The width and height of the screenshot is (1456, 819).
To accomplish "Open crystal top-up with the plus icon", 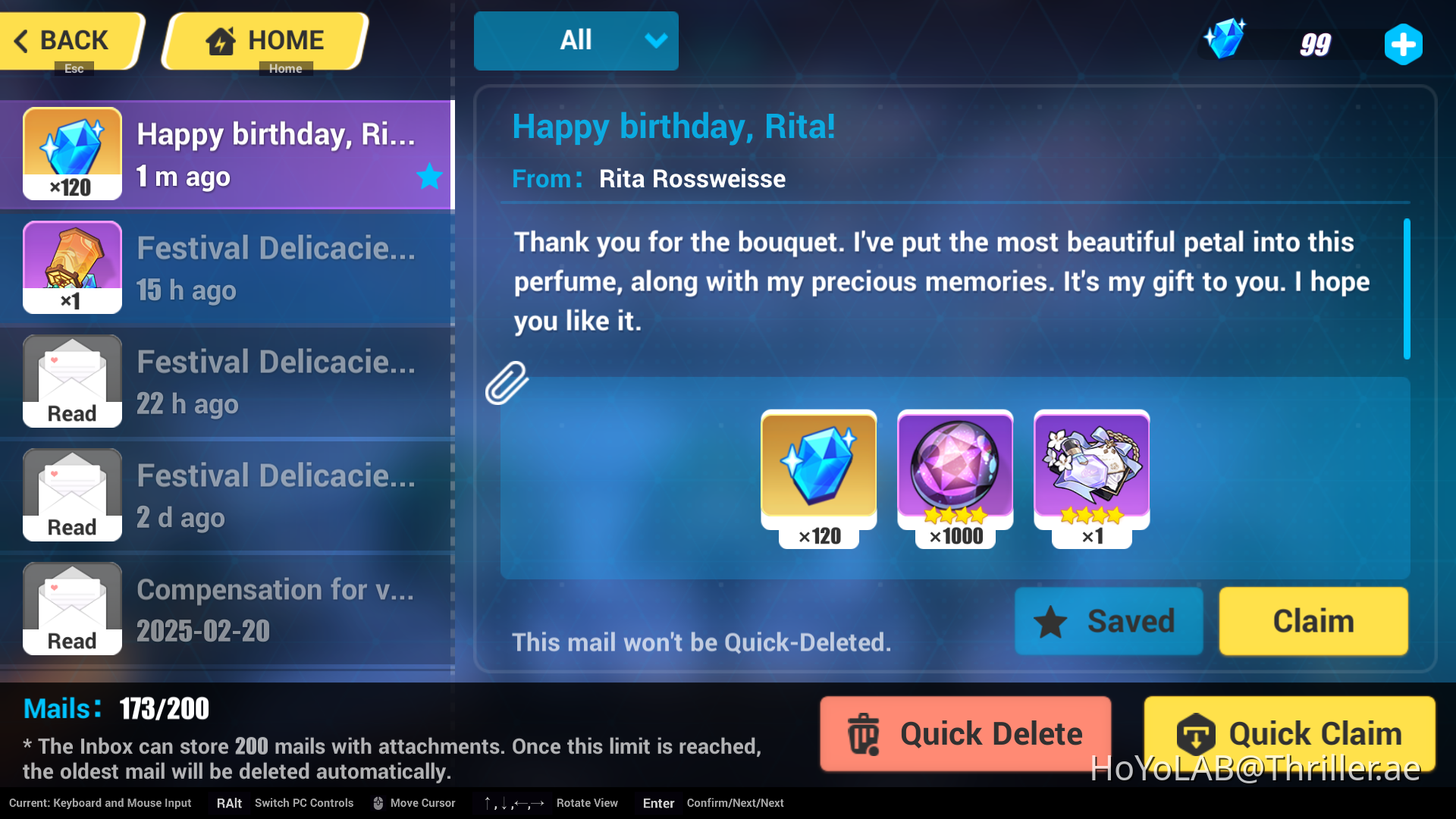I will 1404,44.
